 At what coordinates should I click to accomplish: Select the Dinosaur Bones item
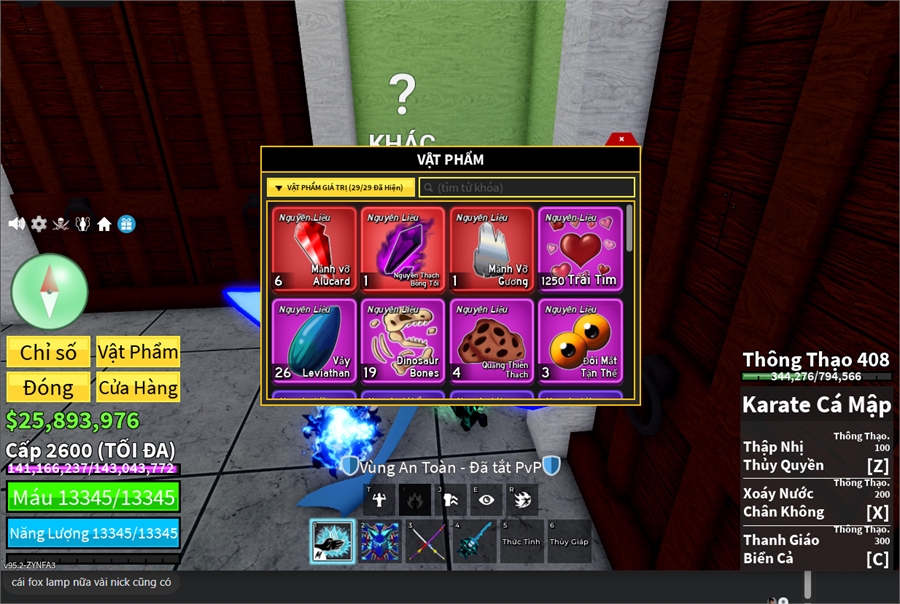tap(403, 340)
